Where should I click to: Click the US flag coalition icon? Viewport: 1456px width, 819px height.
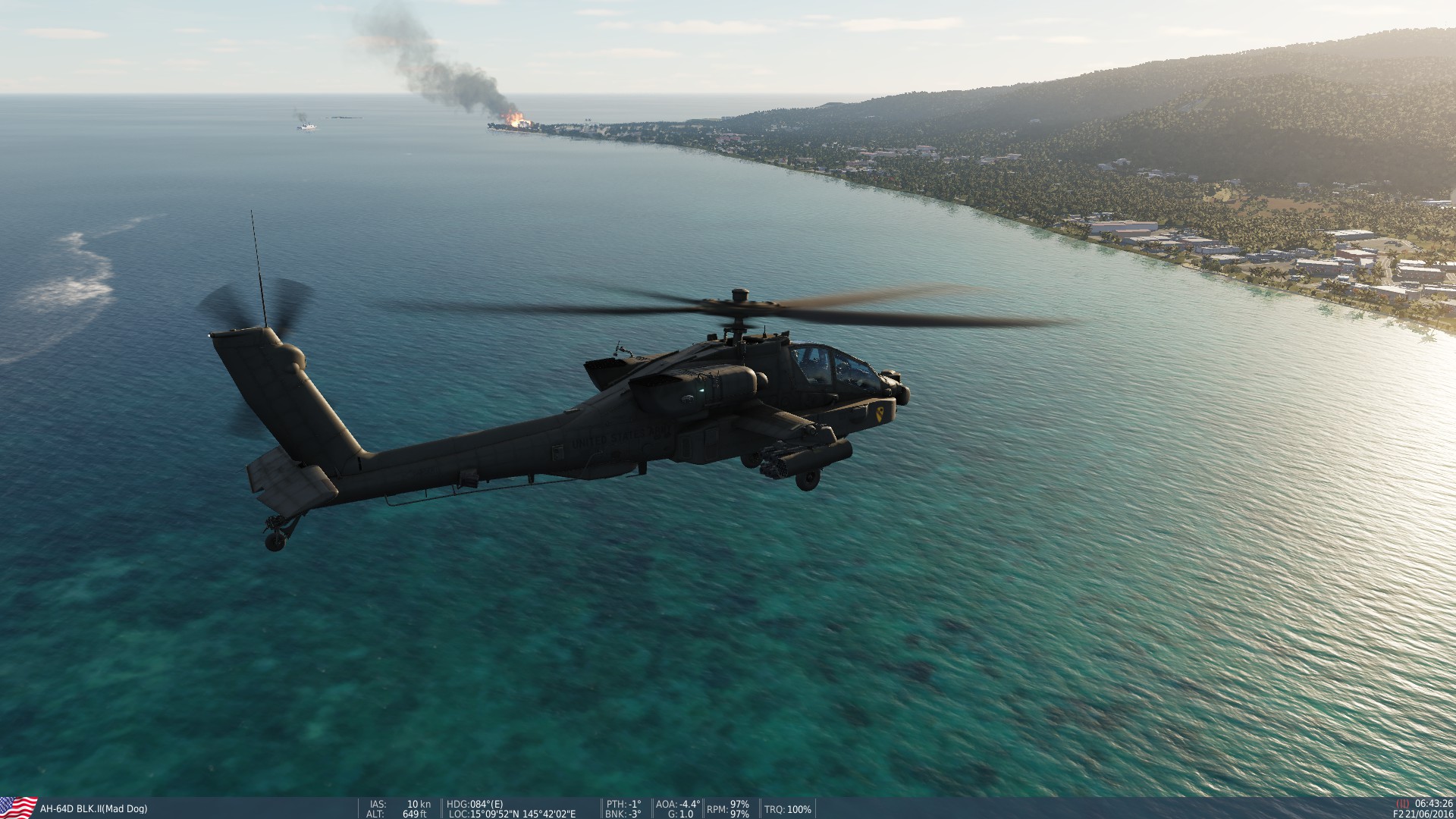pos(19,806)
